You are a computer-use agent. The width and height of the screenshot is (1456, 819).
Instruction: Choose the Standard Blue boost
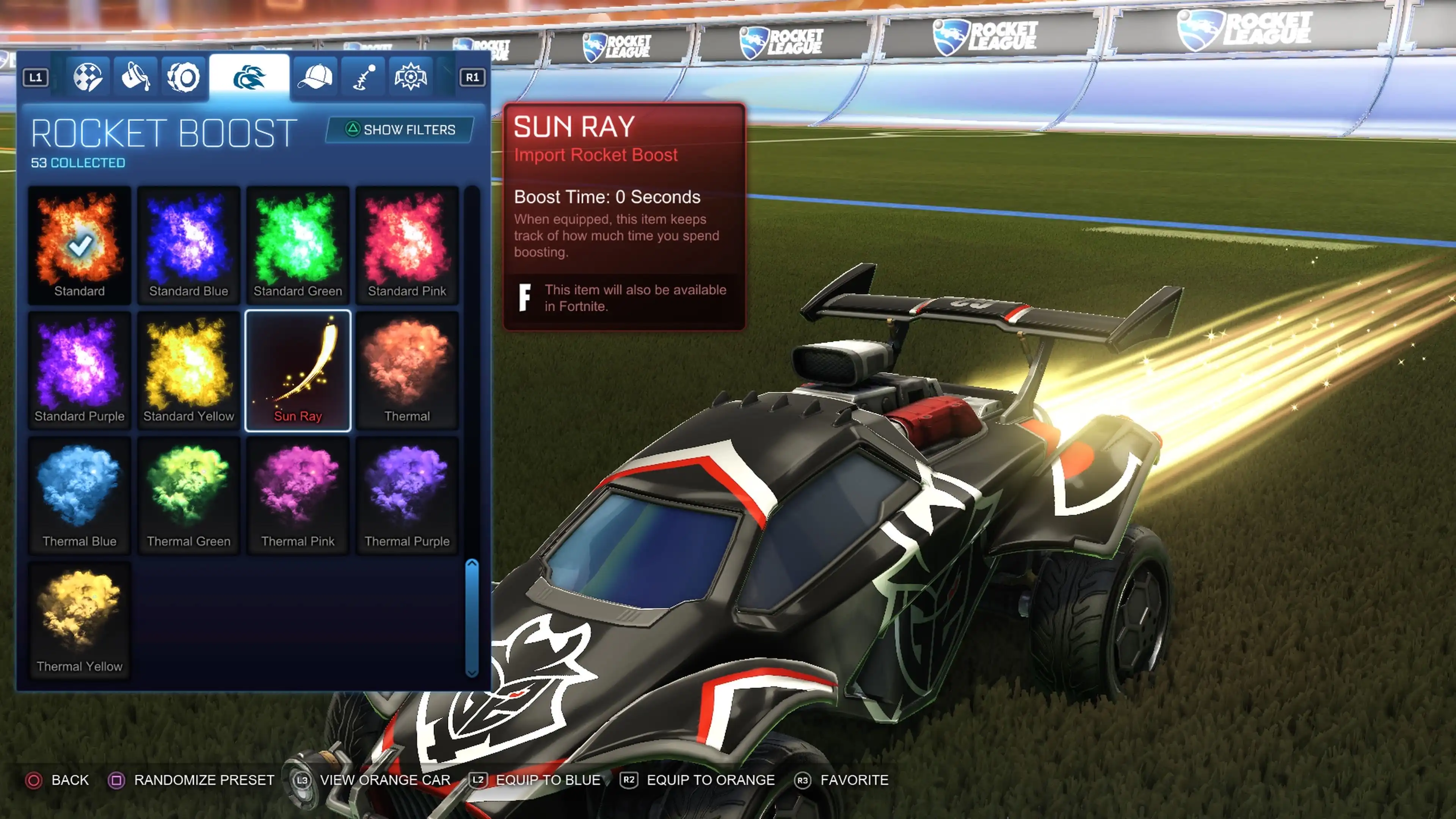click(188, 245)
